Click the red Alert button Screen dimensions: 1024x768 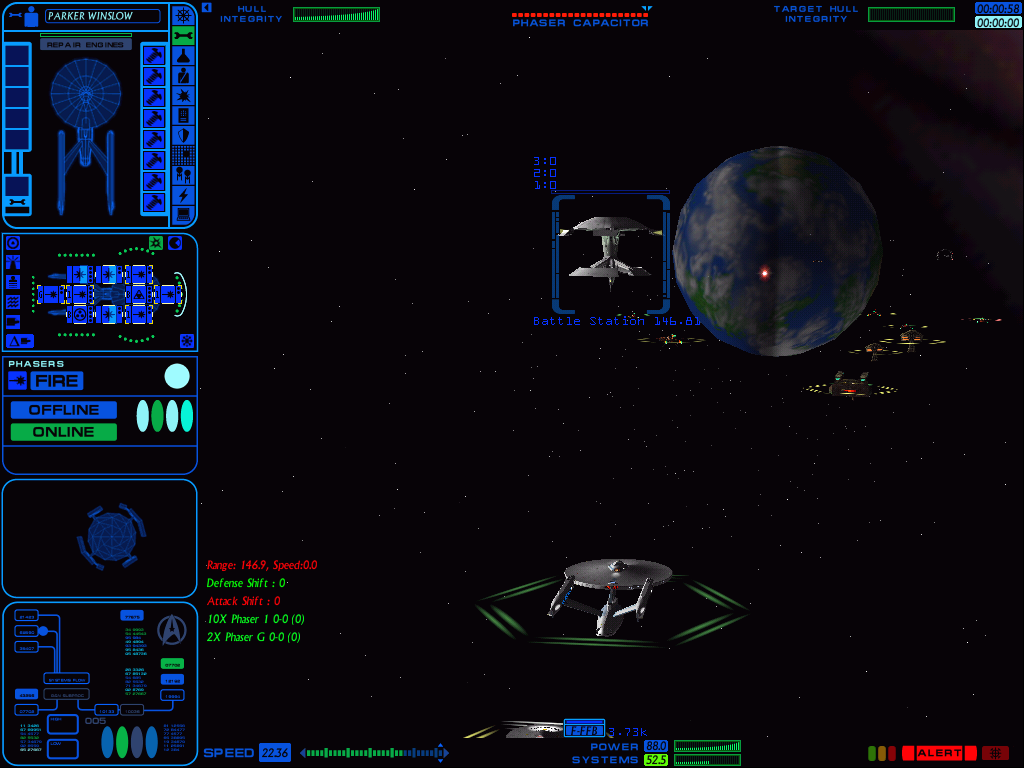pos(938,753)
